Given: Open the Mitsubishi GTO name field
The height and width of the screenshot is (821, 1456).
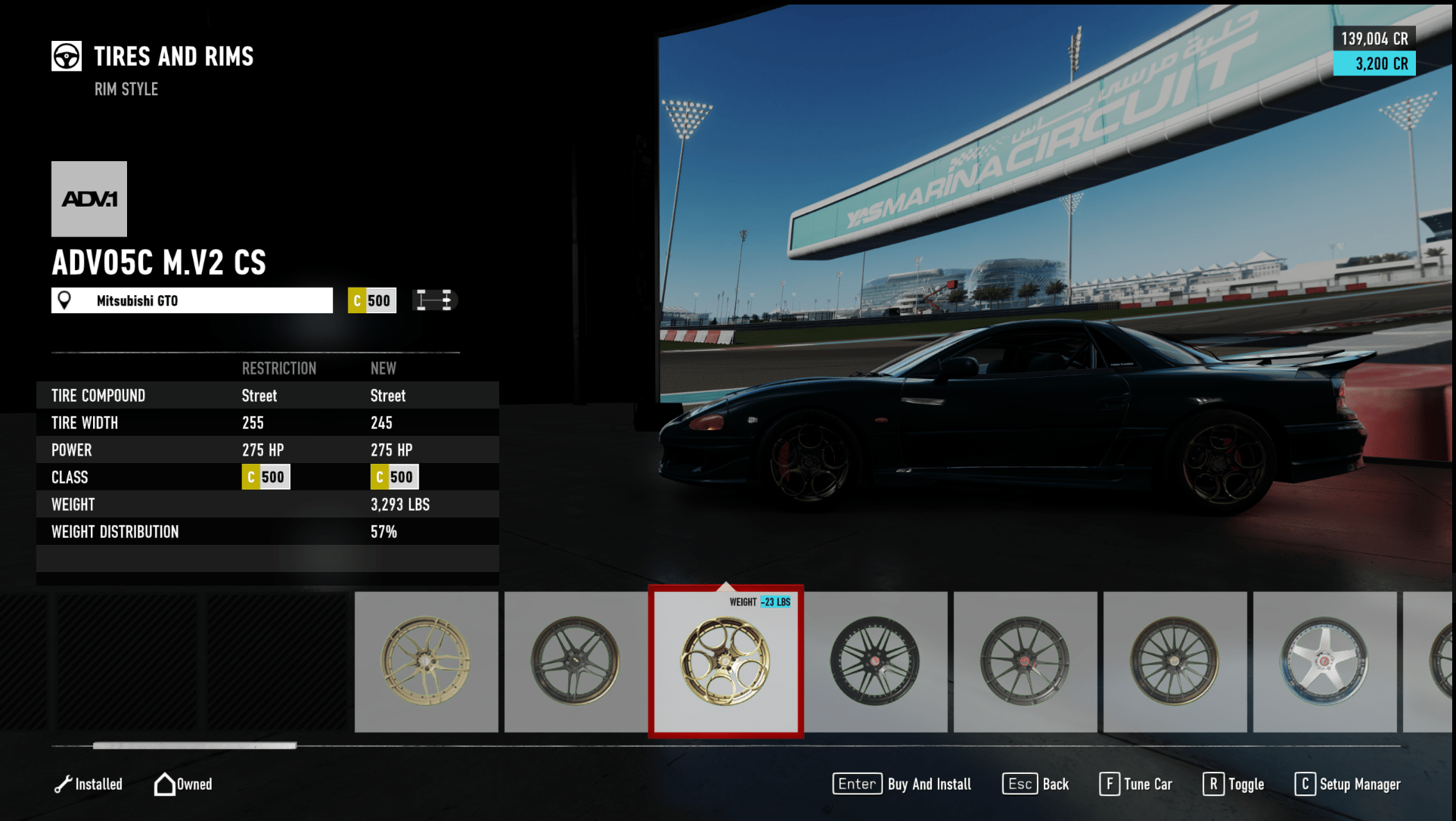Looking at the screenshot, I should 191,300.
